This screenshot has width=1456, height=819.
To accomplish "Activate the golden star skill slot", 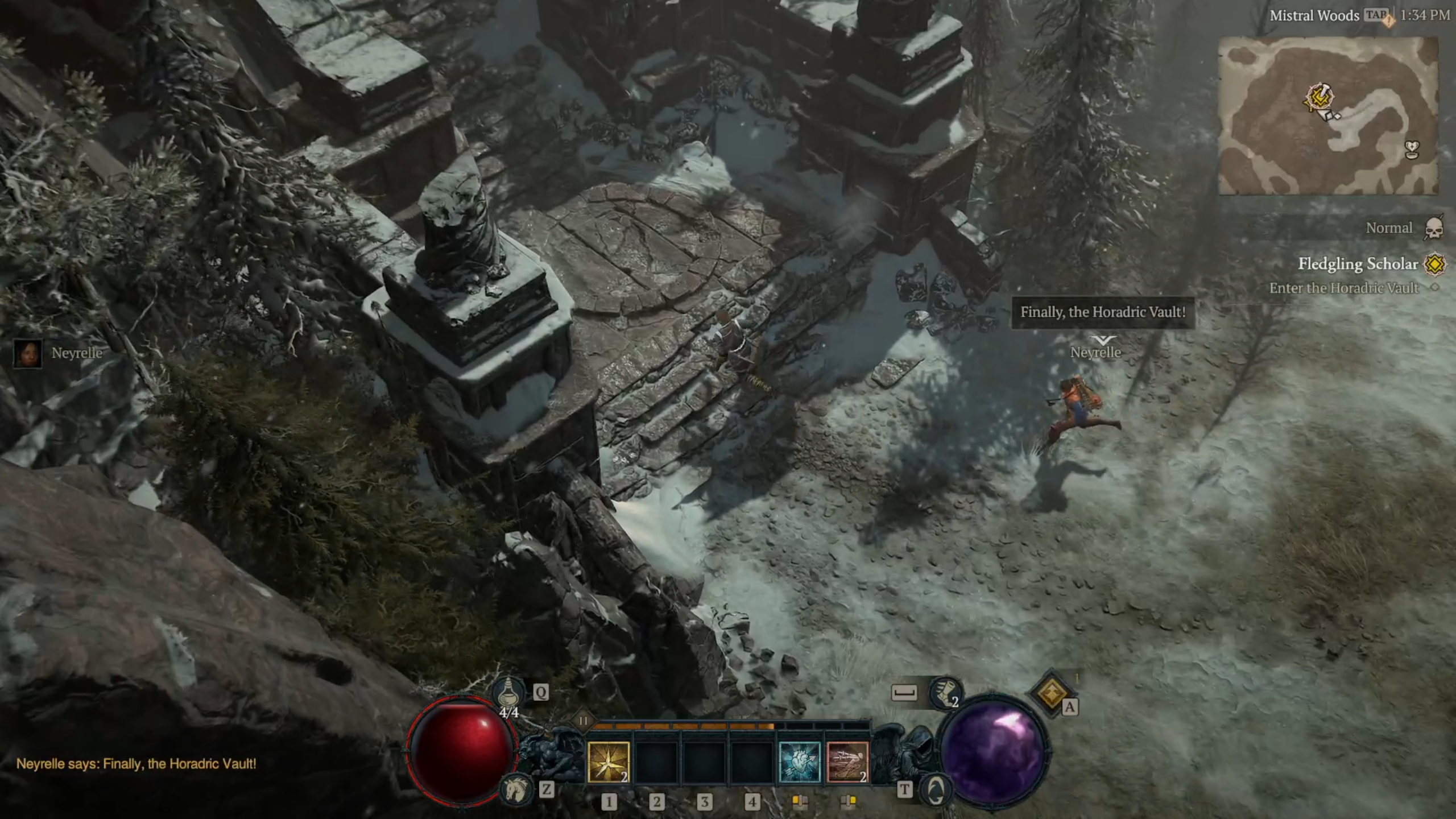I will 609,762.
